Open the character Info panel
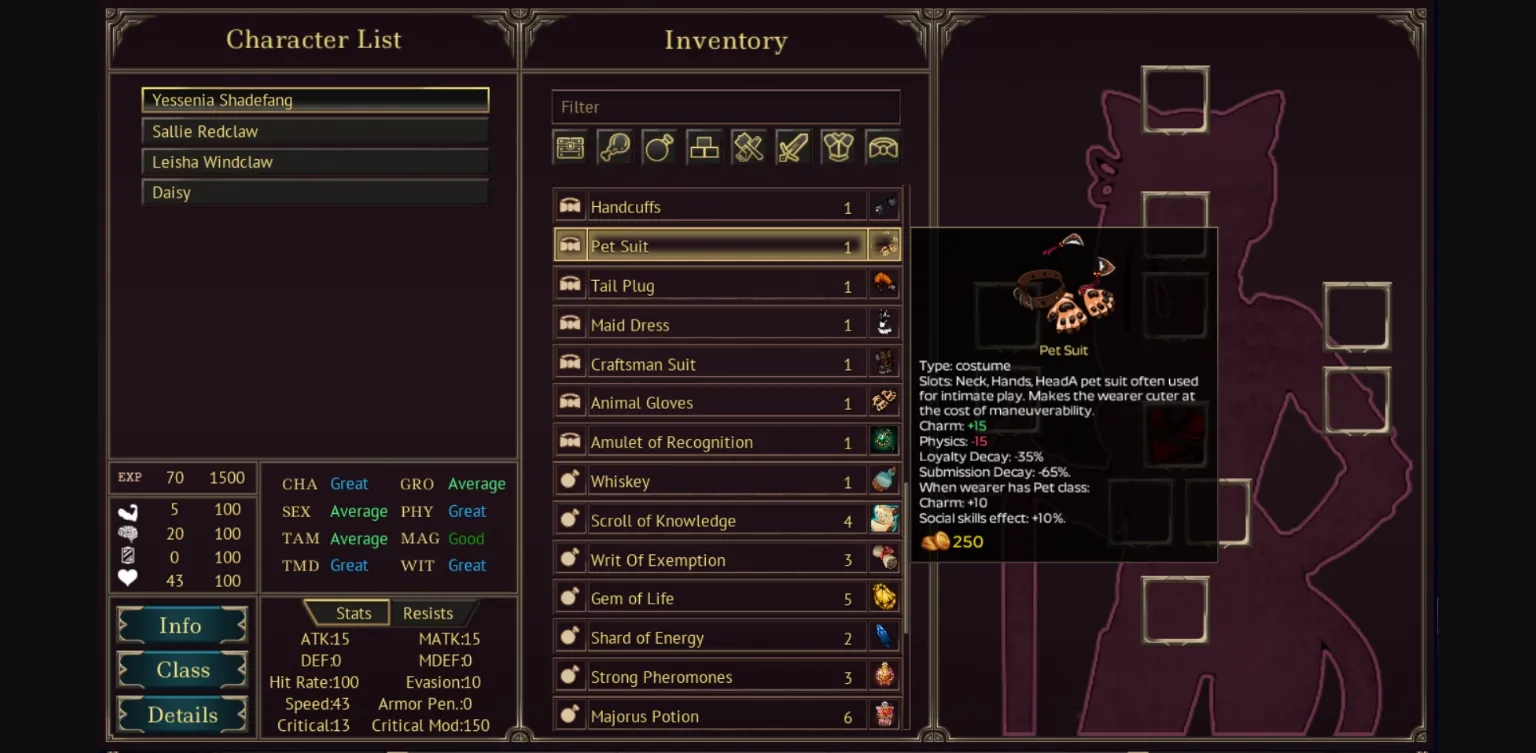This screenshot has width=1536, height=753. [181, 626]
